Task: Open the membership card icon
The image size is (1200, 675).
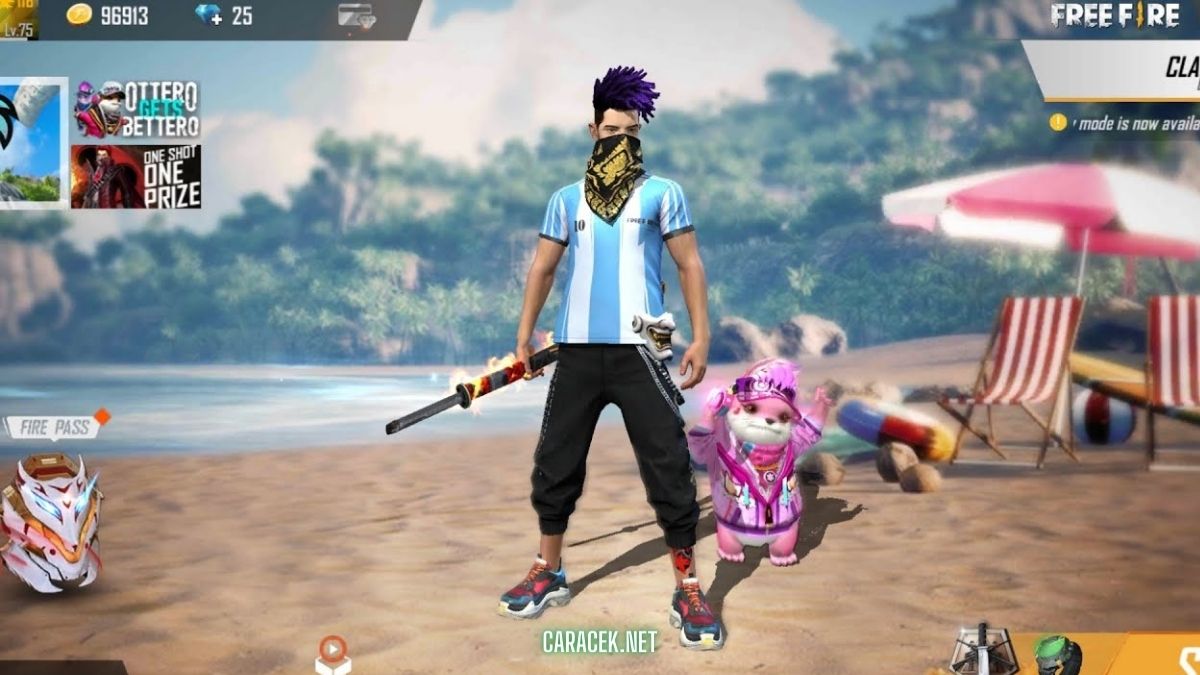Action: point(355,16)
